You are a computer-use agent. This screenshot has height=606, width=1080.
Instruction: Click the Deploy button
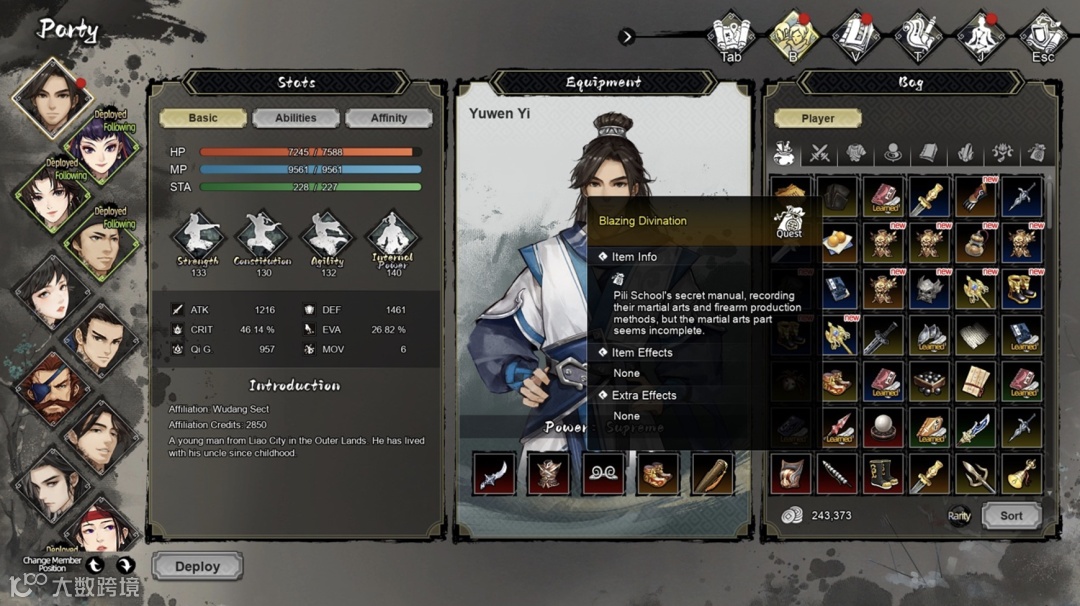point(197,566)
